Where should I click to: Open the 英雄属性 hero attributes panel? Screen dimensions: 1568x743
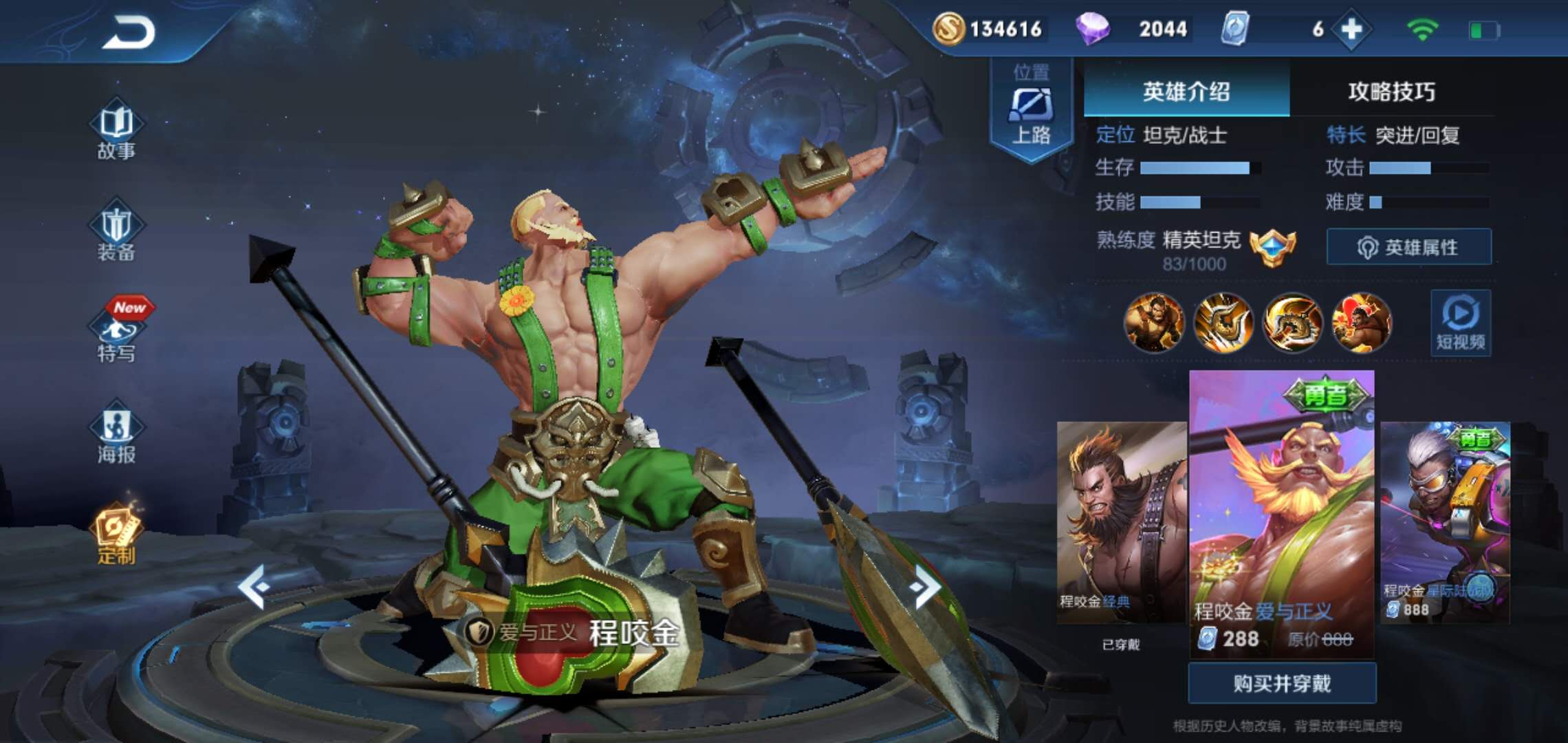pos(1408,247)
